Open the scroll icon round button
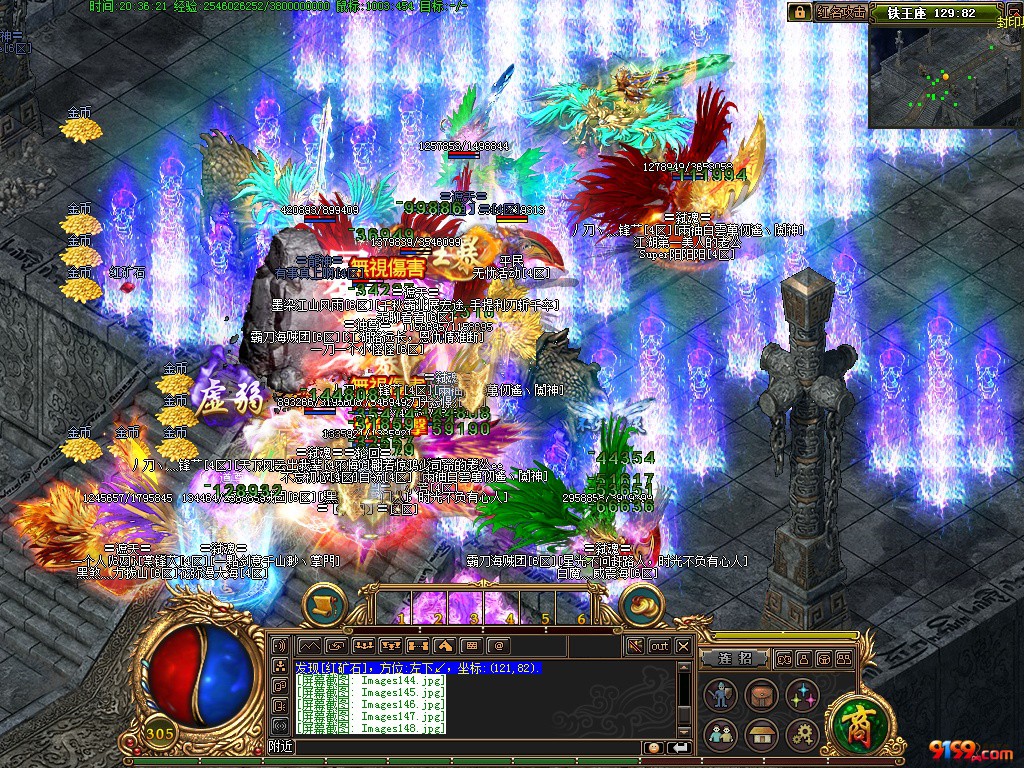 tap(324, 604)
